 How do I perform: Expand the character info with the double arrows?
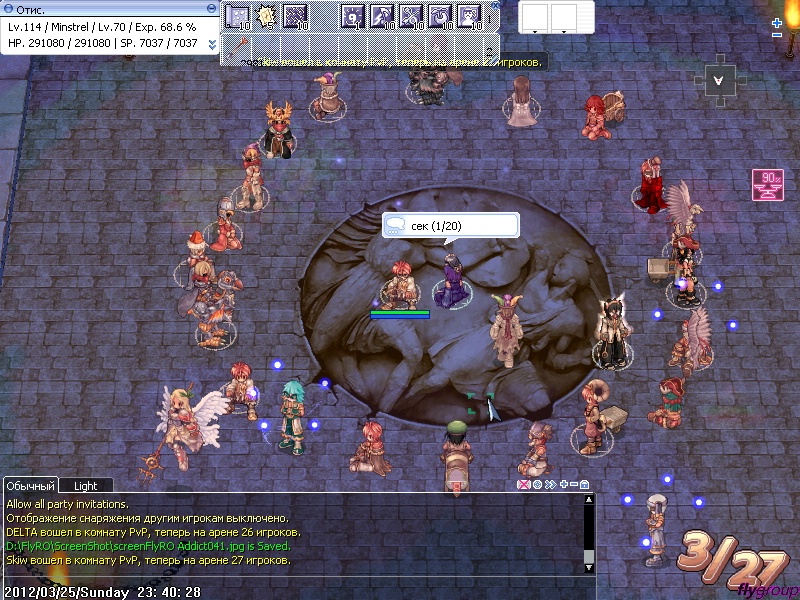coord(212,44)
